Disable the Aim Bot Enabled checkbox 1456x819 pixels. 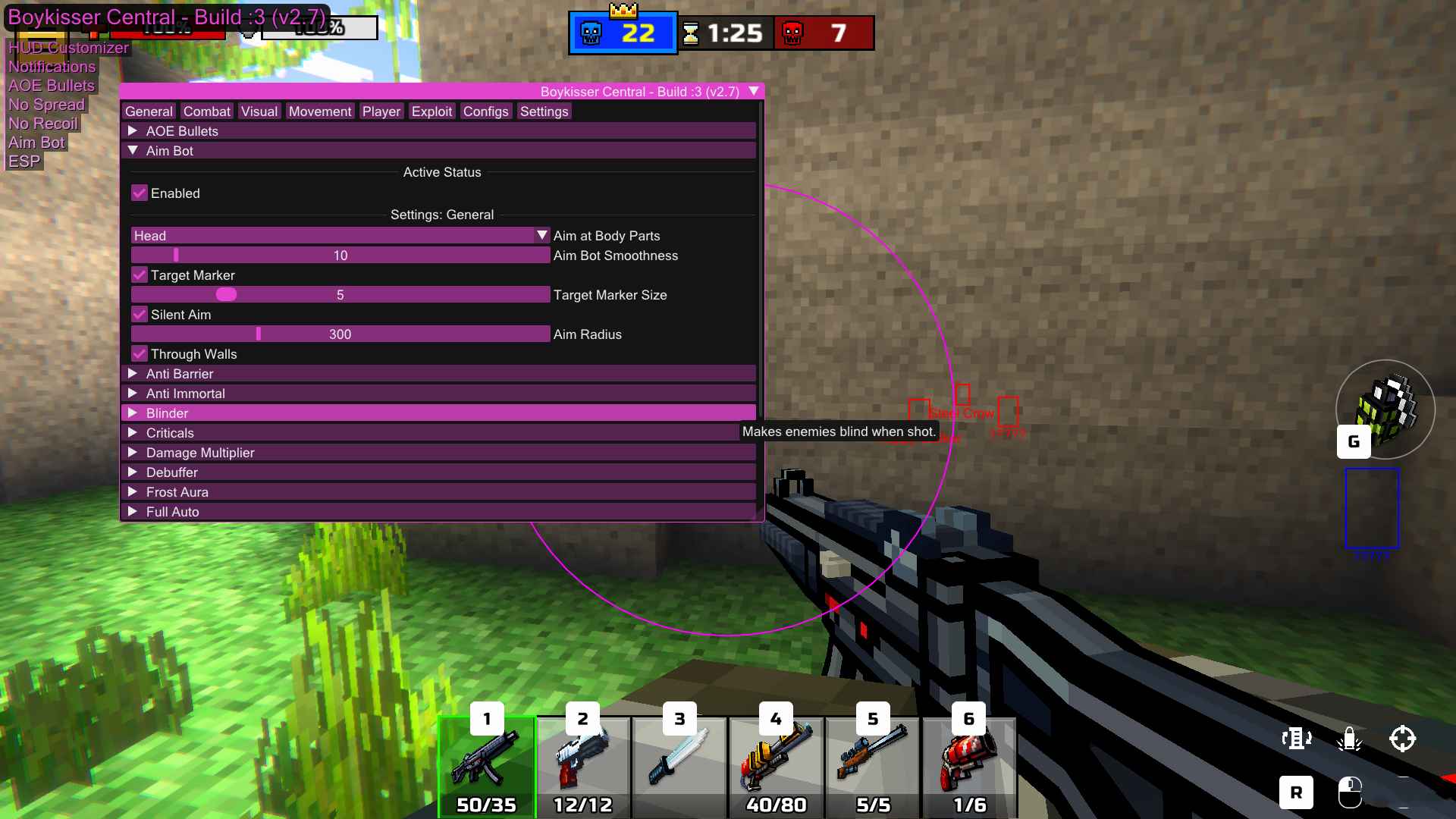139,193
